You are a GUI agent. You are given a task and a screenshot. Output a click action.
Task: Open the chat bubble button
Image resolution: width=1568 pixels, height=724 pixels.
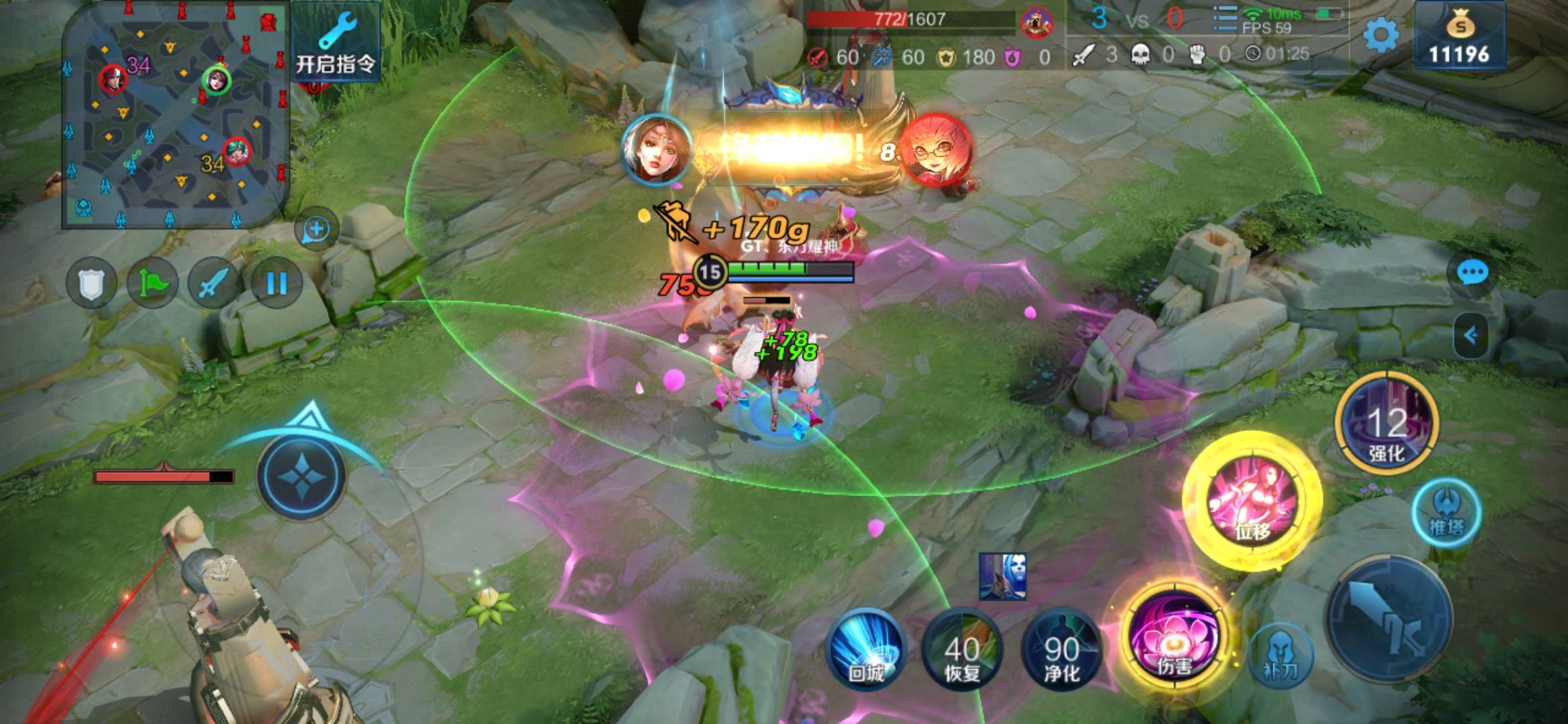[1472, 273]
